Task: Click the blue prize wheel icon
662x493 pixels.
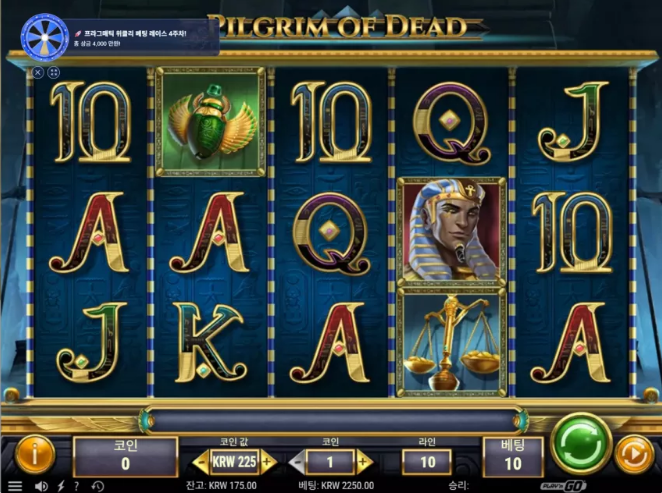Action: [43, 38]
